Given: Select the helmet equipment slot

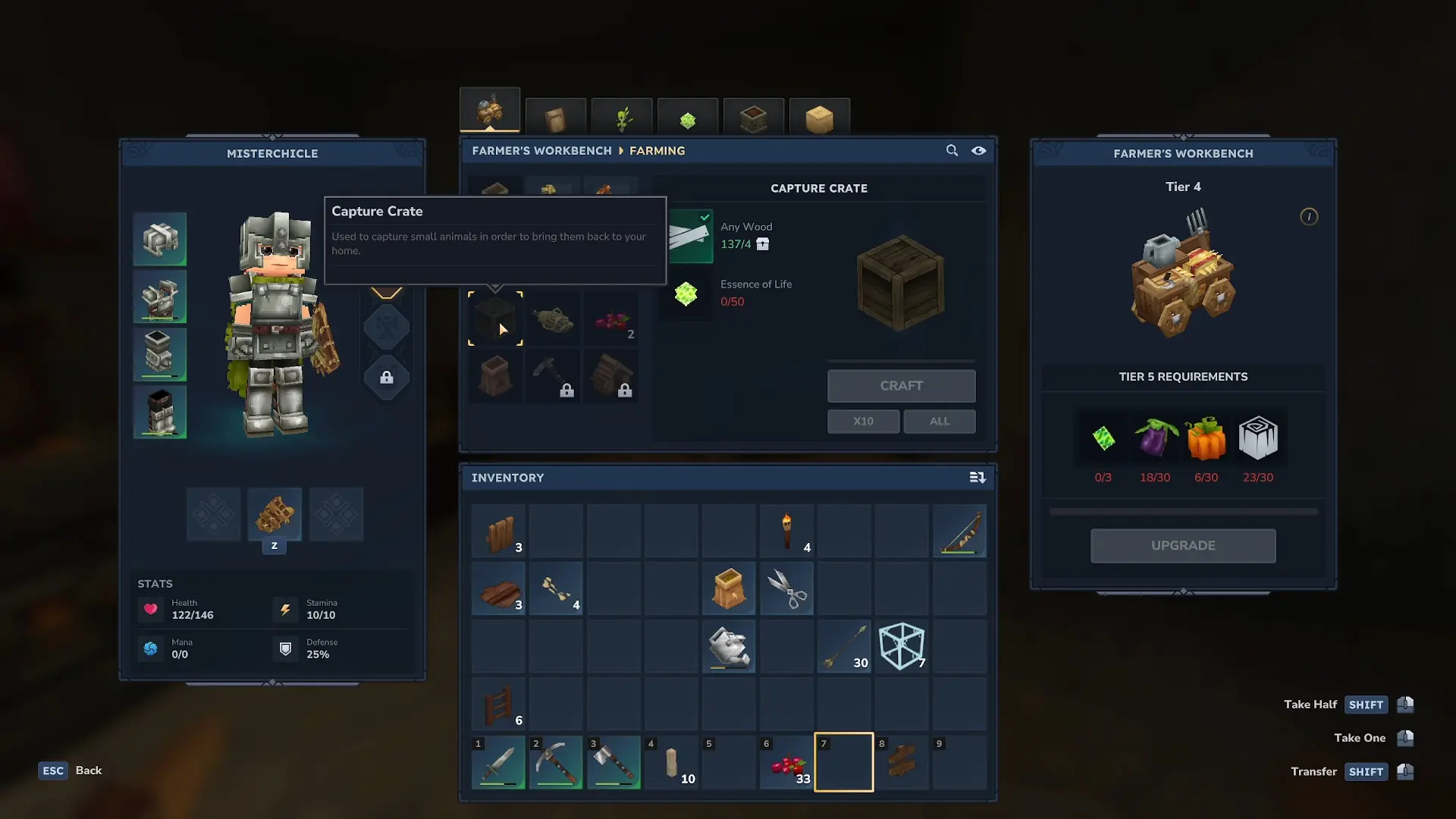Looking at the screenshot, I should 160,240.
